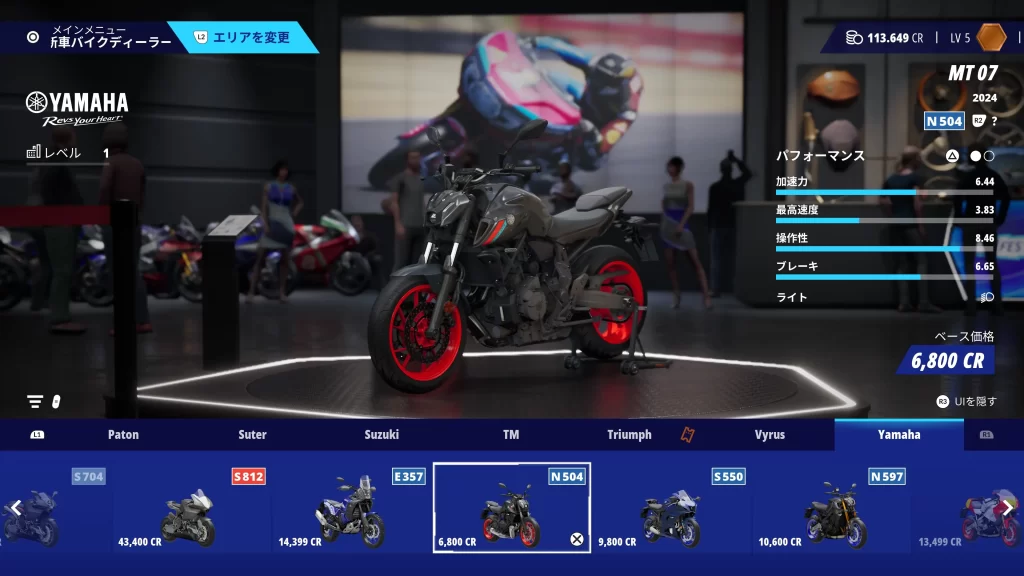Toggle the ライト light option
Viewport: 1024px width, 576px height.
986,297
